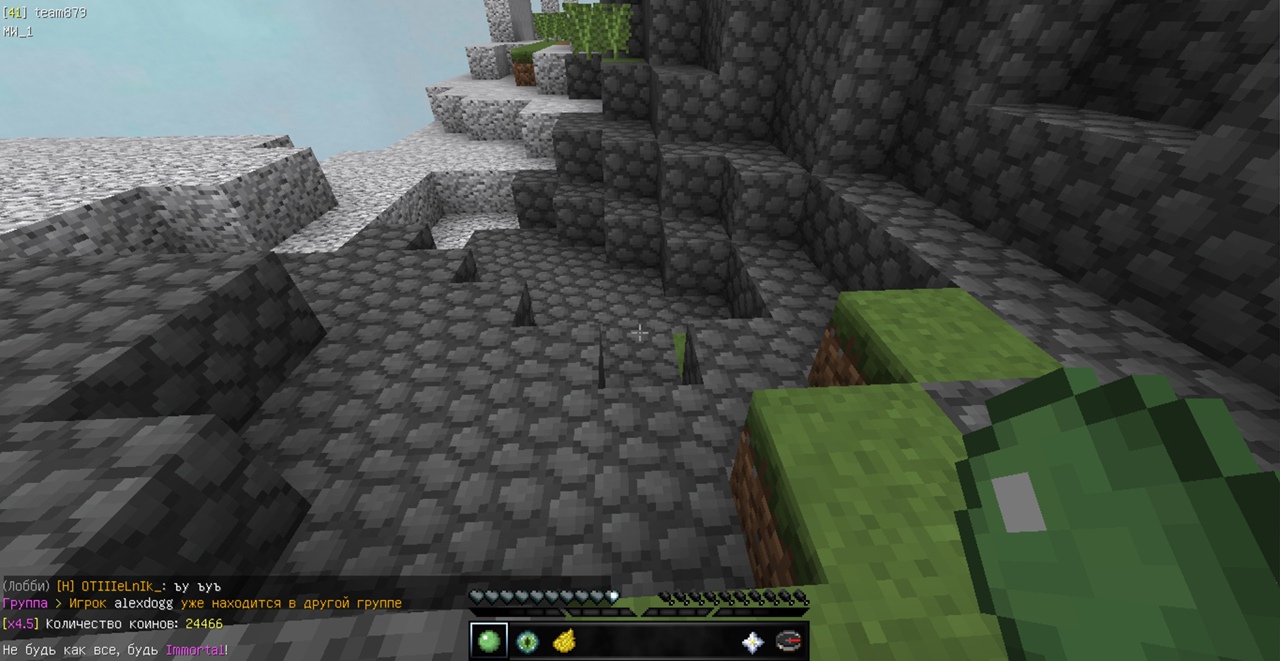Select the green slimeball hotbar slot
Viewport: 1280px width, 661px height.
[x=489, y=641]
